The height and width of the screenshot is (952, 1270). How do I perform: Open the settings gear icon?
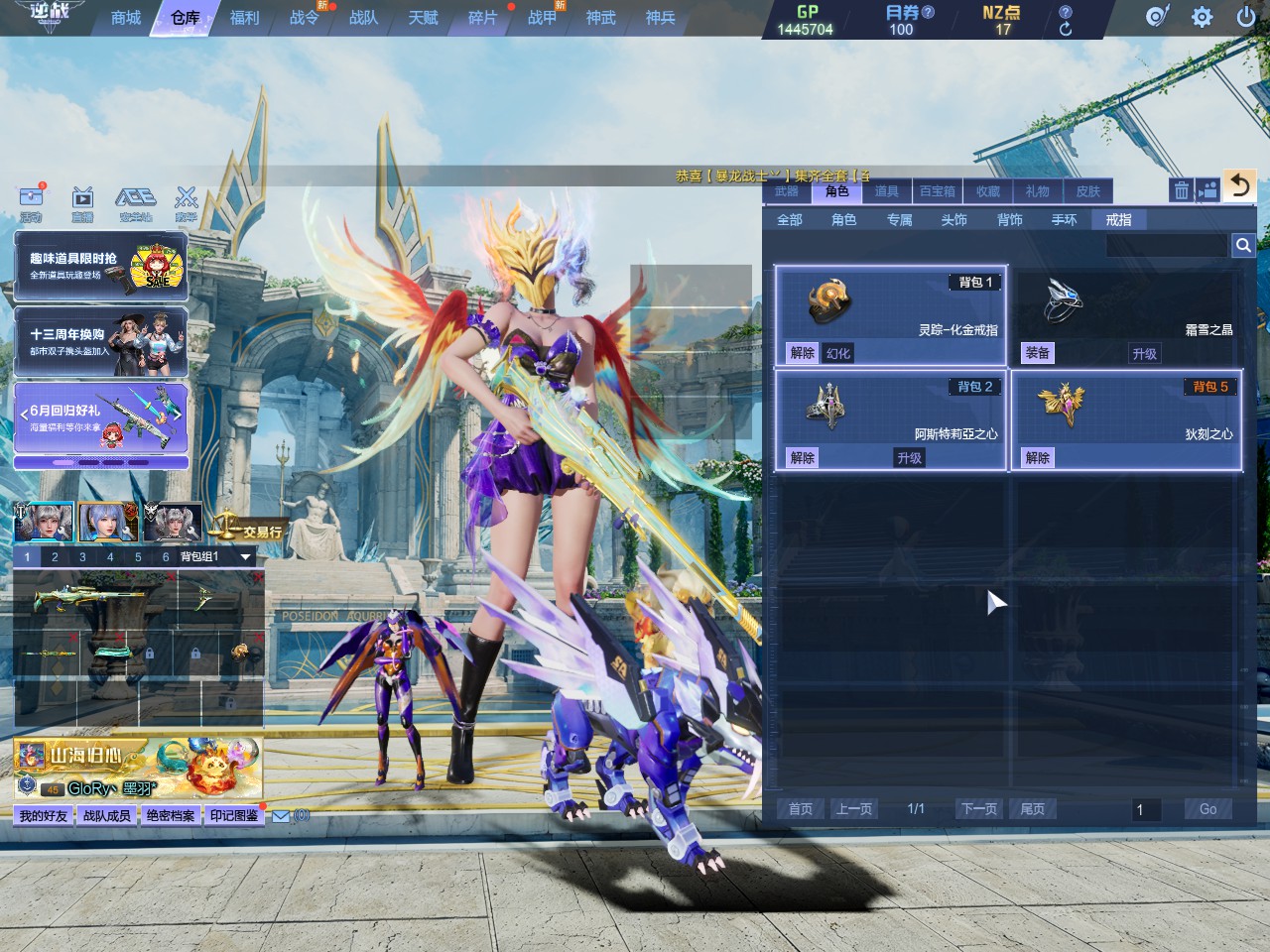(1202, 17)
